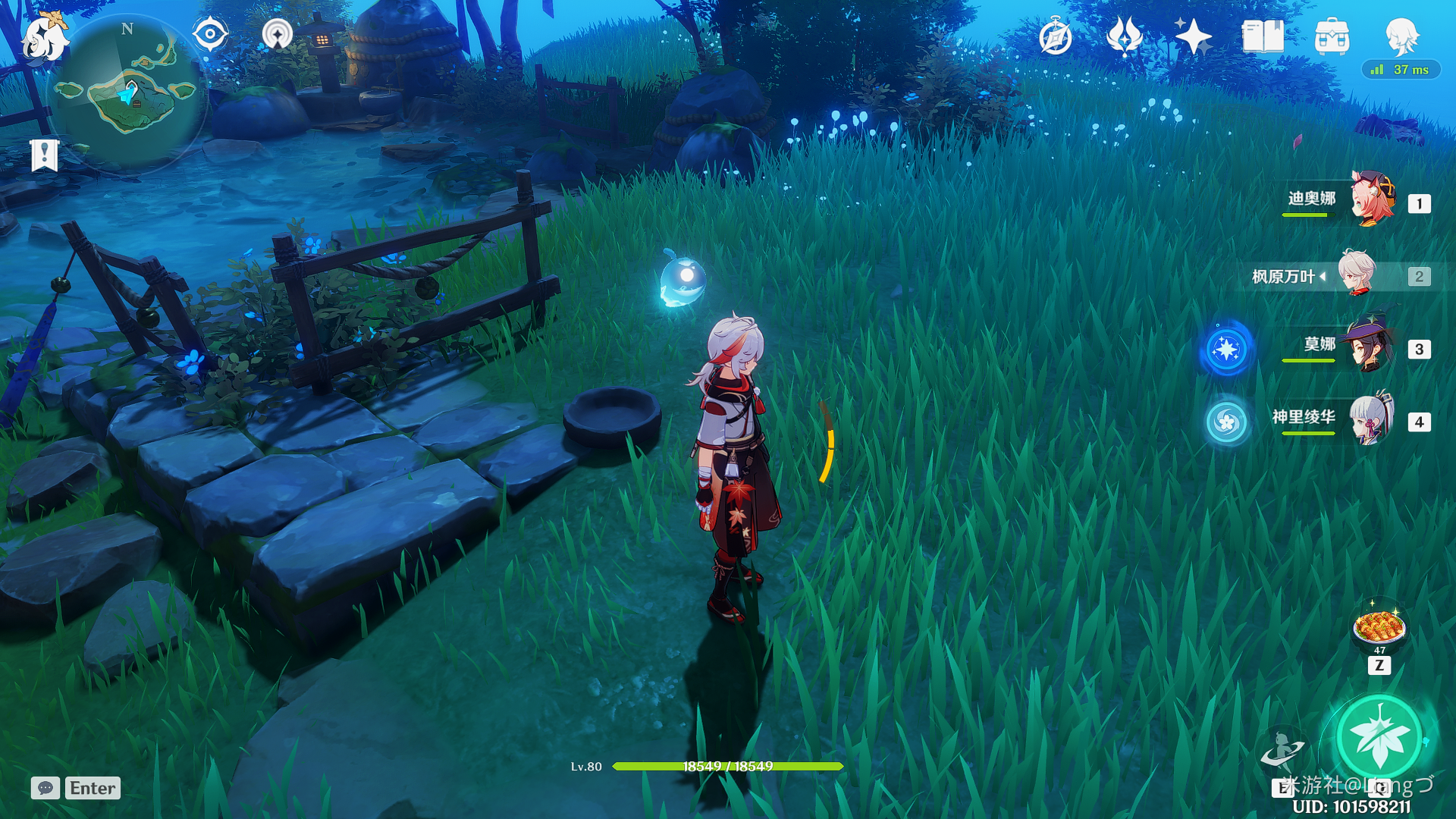This screenshot has height=819, width=1456.
Task: Activate the maple leaf Elemental Burst
Action: click(1379, 736)
